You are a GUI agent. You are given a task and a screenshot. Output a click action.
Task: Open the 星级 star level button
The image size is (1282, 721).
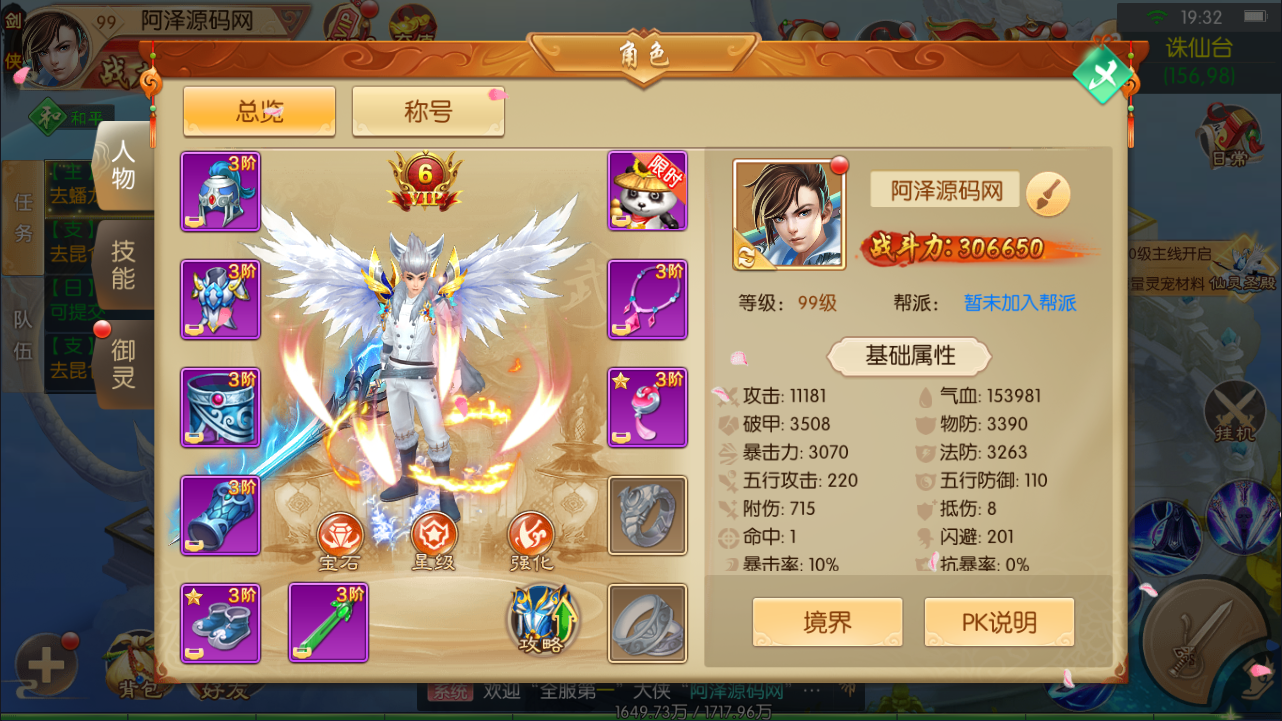pos(433,541)
